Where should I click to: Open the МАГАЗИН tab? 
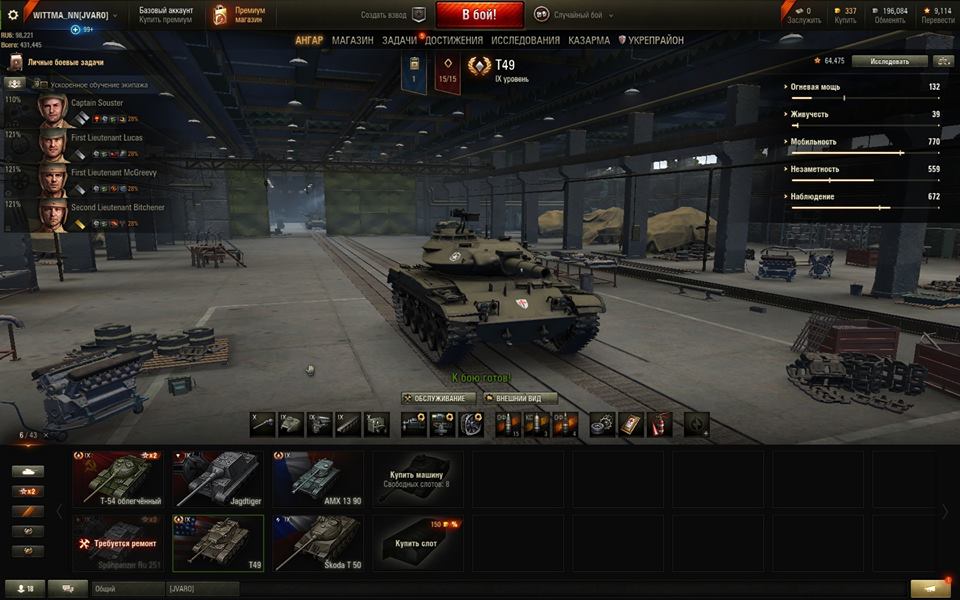(x=352, y=41)
